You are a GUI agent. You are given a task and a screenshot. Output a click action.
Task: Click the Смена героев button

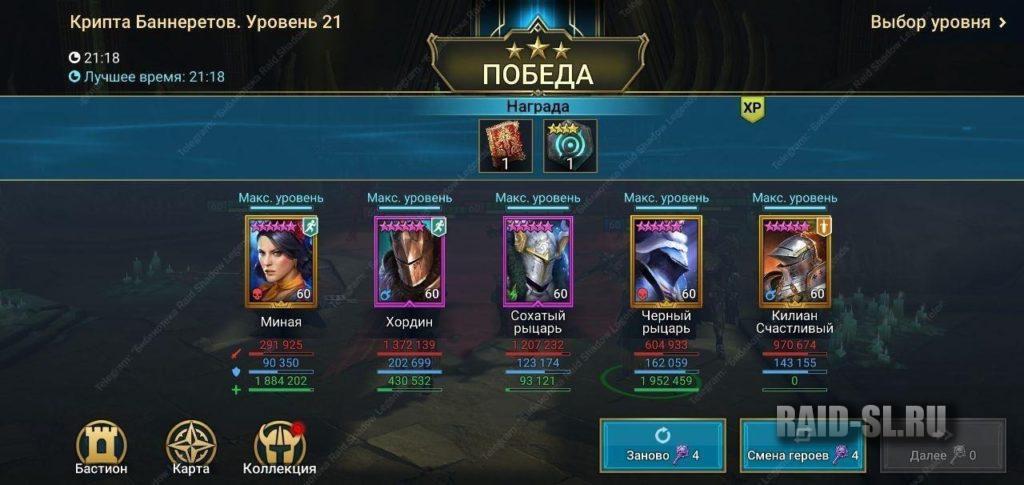pyautogui.click(x=803, y=444)
